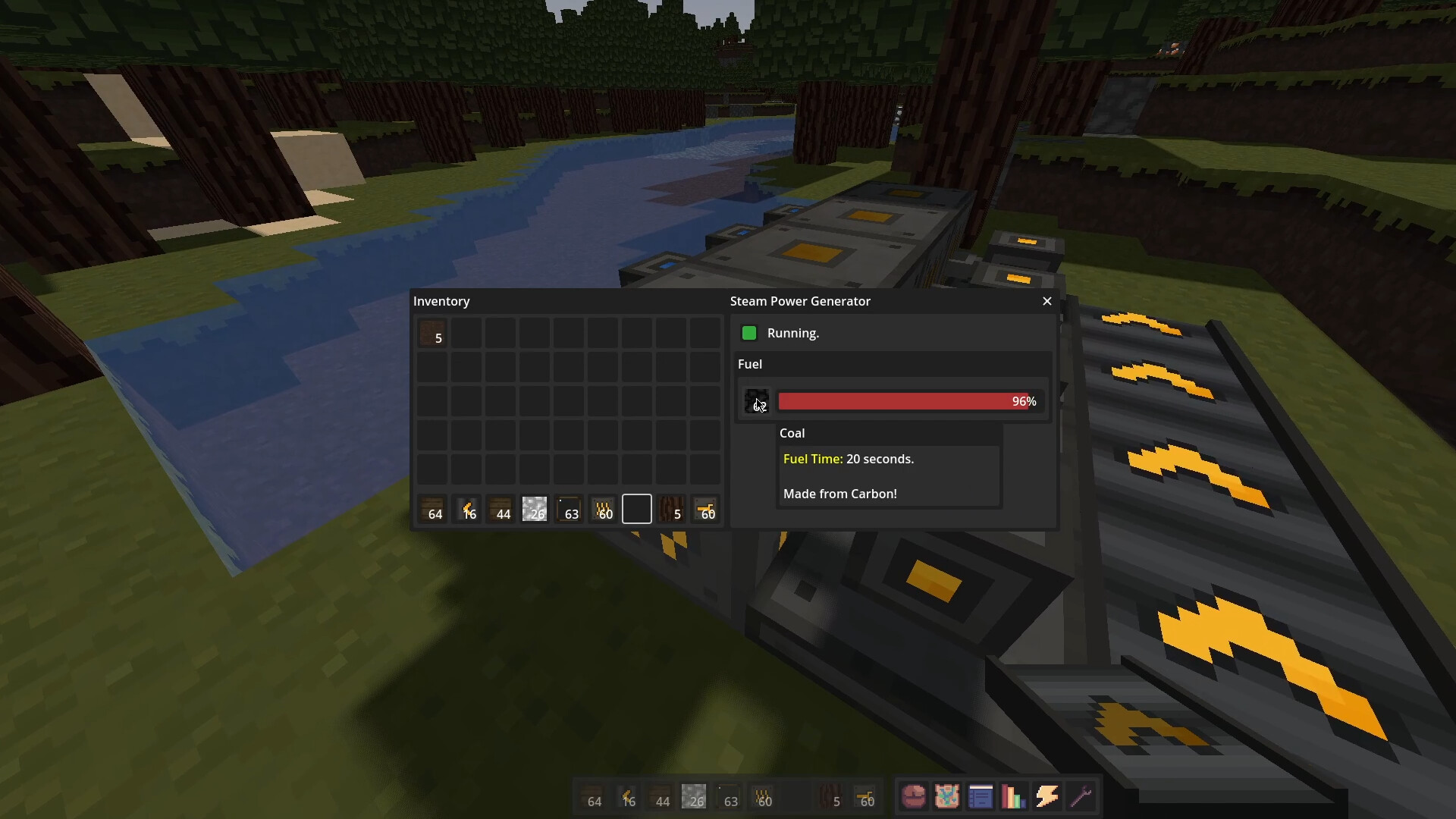This screenshot has width=1456, height=819.
Task: Close the Steam Power Generator panel
Action: click(x=1046, y=301)
